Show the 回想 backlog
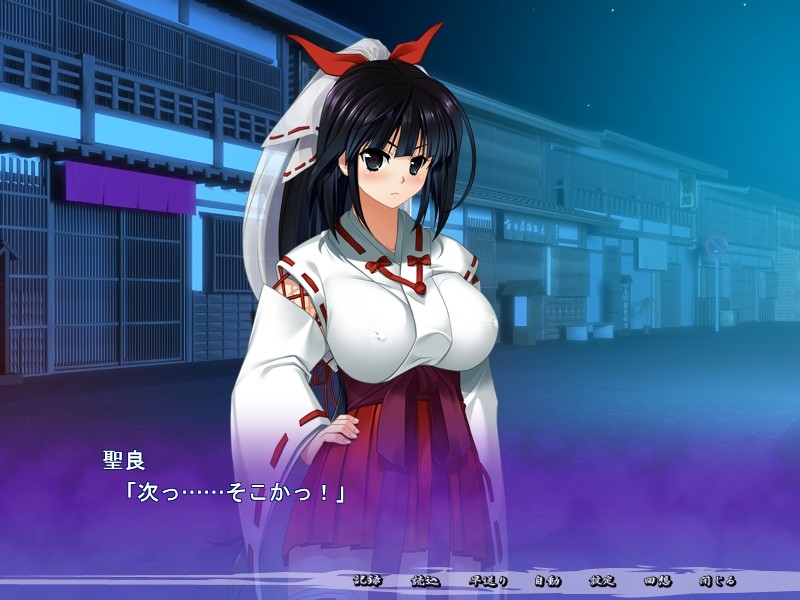 tap(658, 581)
